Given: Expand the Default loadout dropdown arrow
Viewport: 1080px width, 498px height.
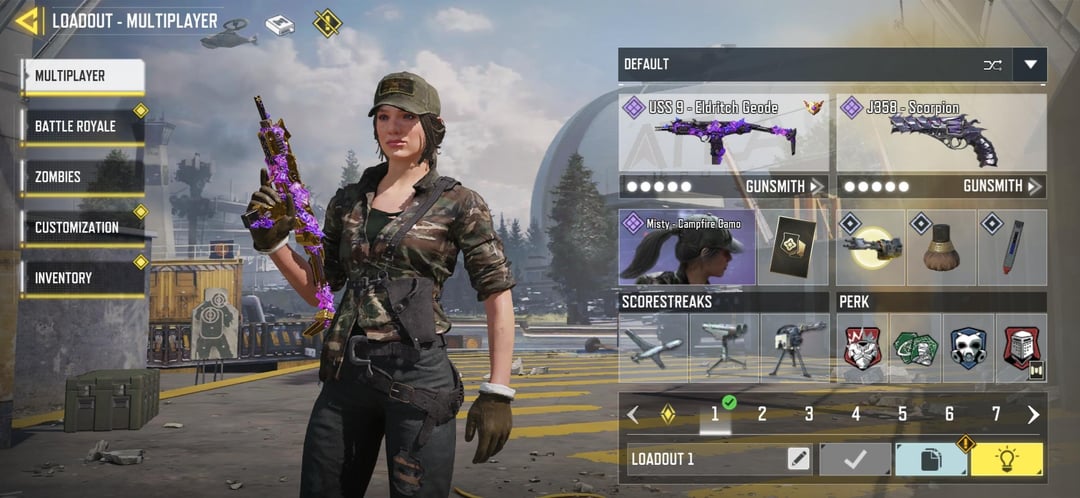Looking at the screenshot, I should coord(1029,65).
